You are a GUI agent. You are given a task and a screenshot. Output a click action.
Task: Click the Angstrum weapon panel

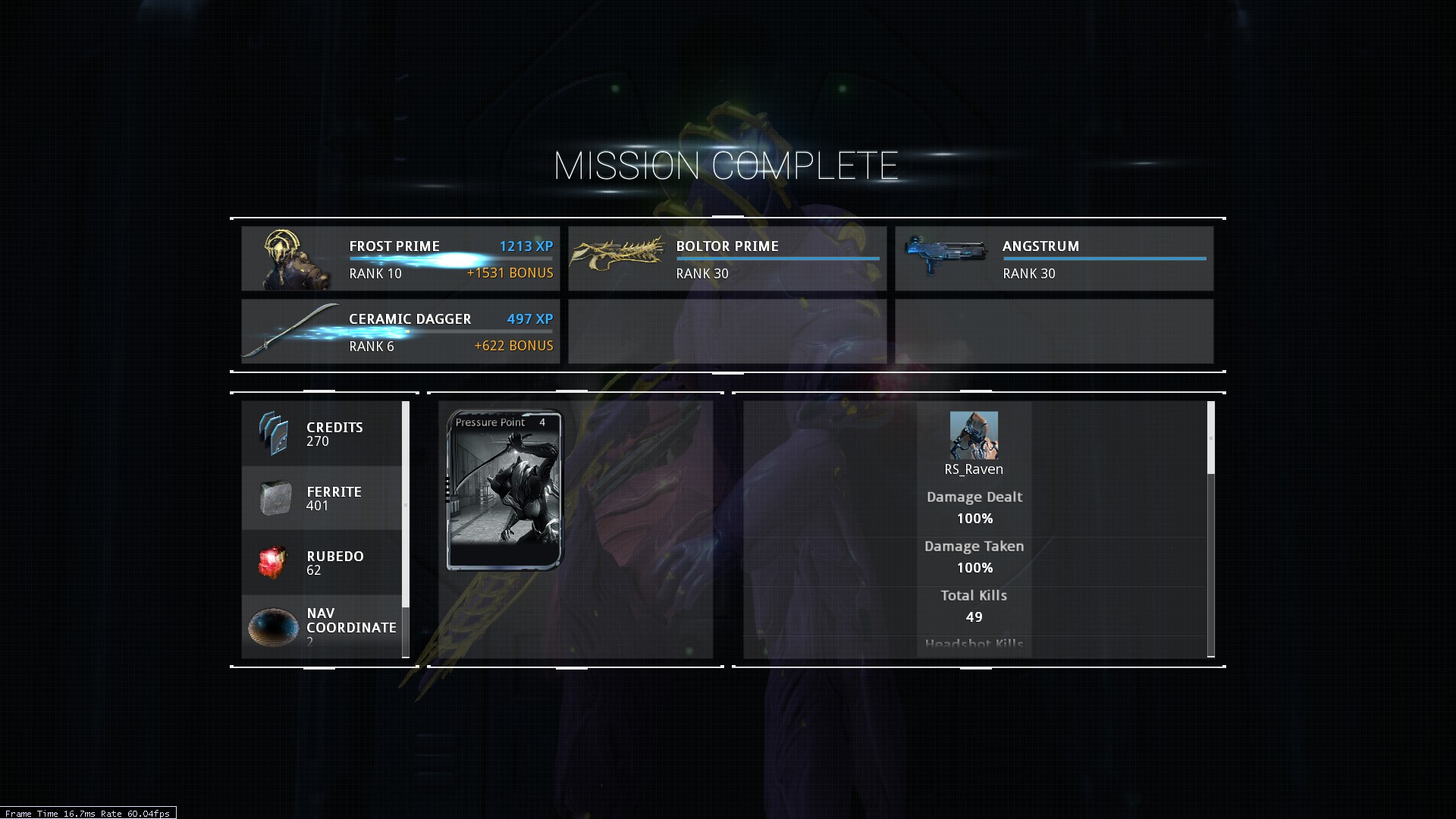point(1053,259)
